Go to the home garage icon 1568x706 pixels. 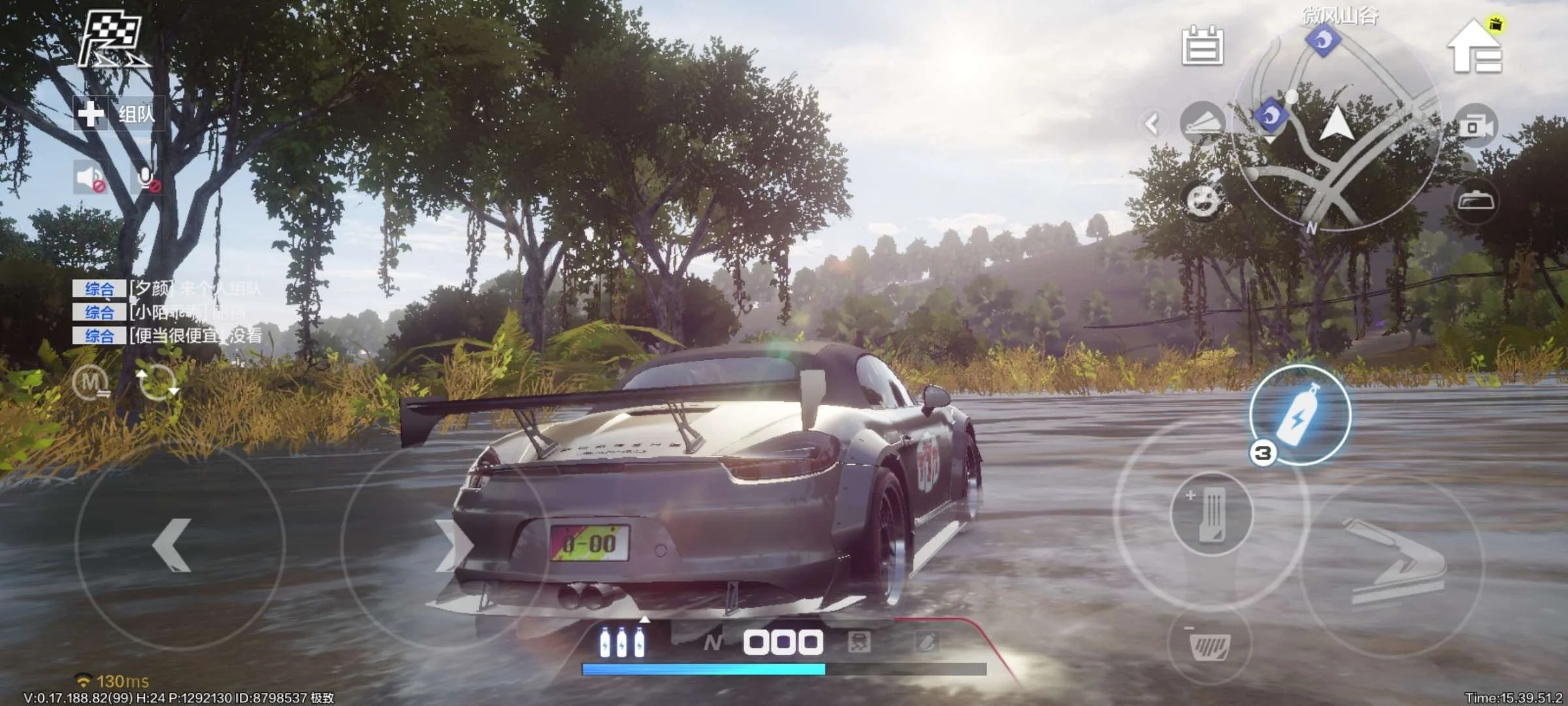coord(1475,47)
